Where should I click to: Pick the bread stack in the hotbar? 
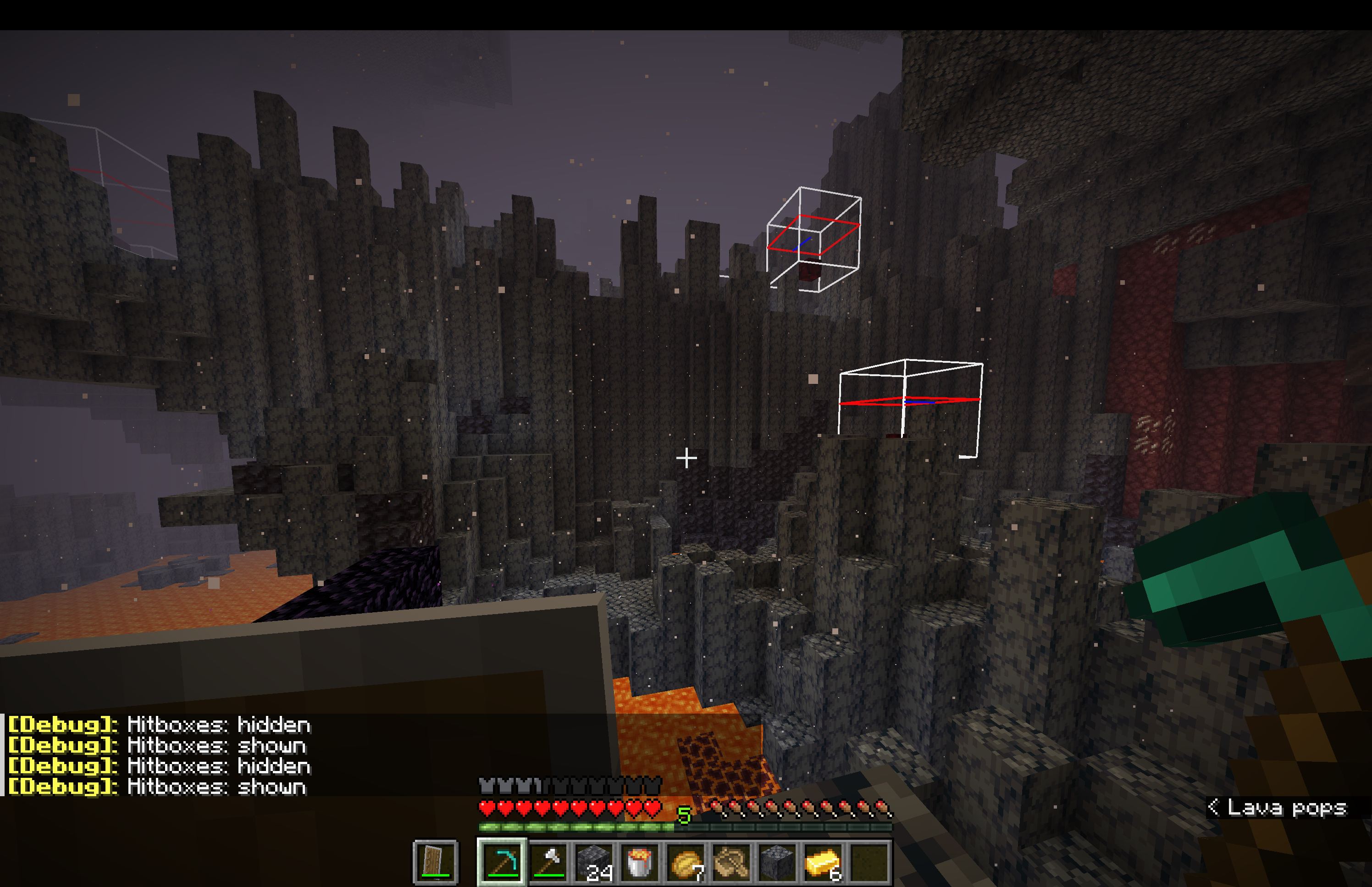686,862
